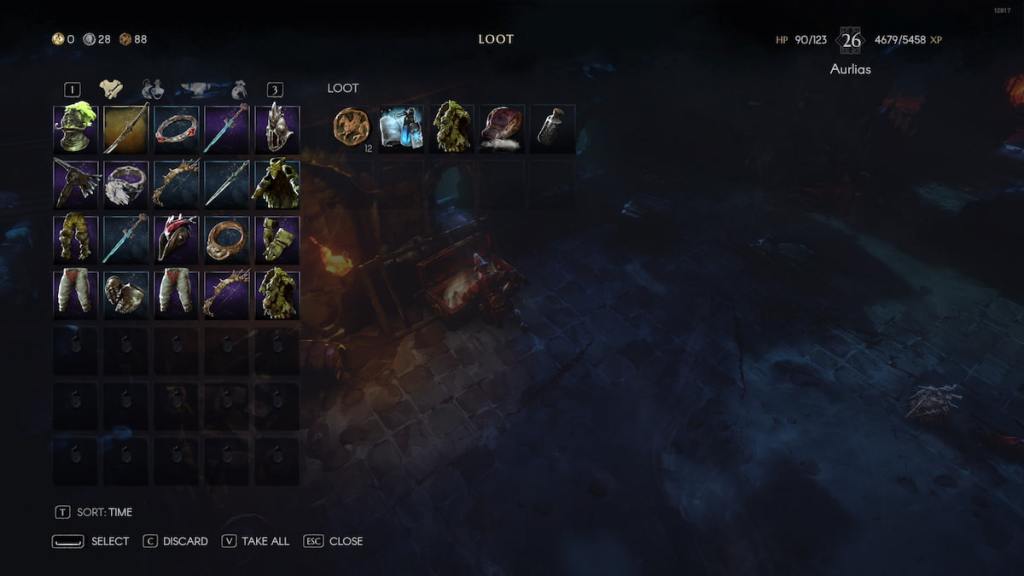Switch to the armor equipment tab

pyautogui.click(x=111, y=89)
